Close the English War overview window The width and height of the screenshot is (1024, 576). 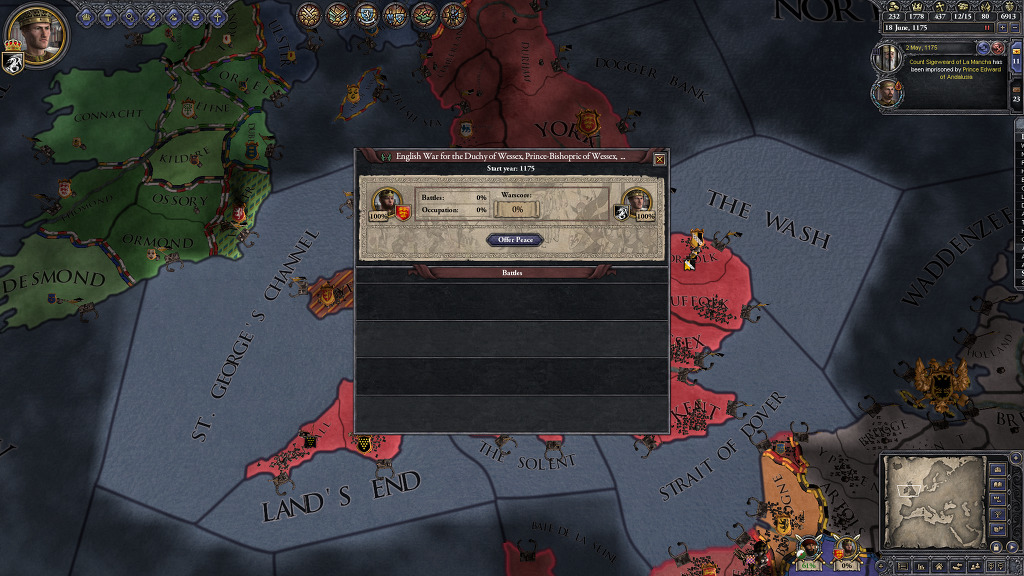659,159
